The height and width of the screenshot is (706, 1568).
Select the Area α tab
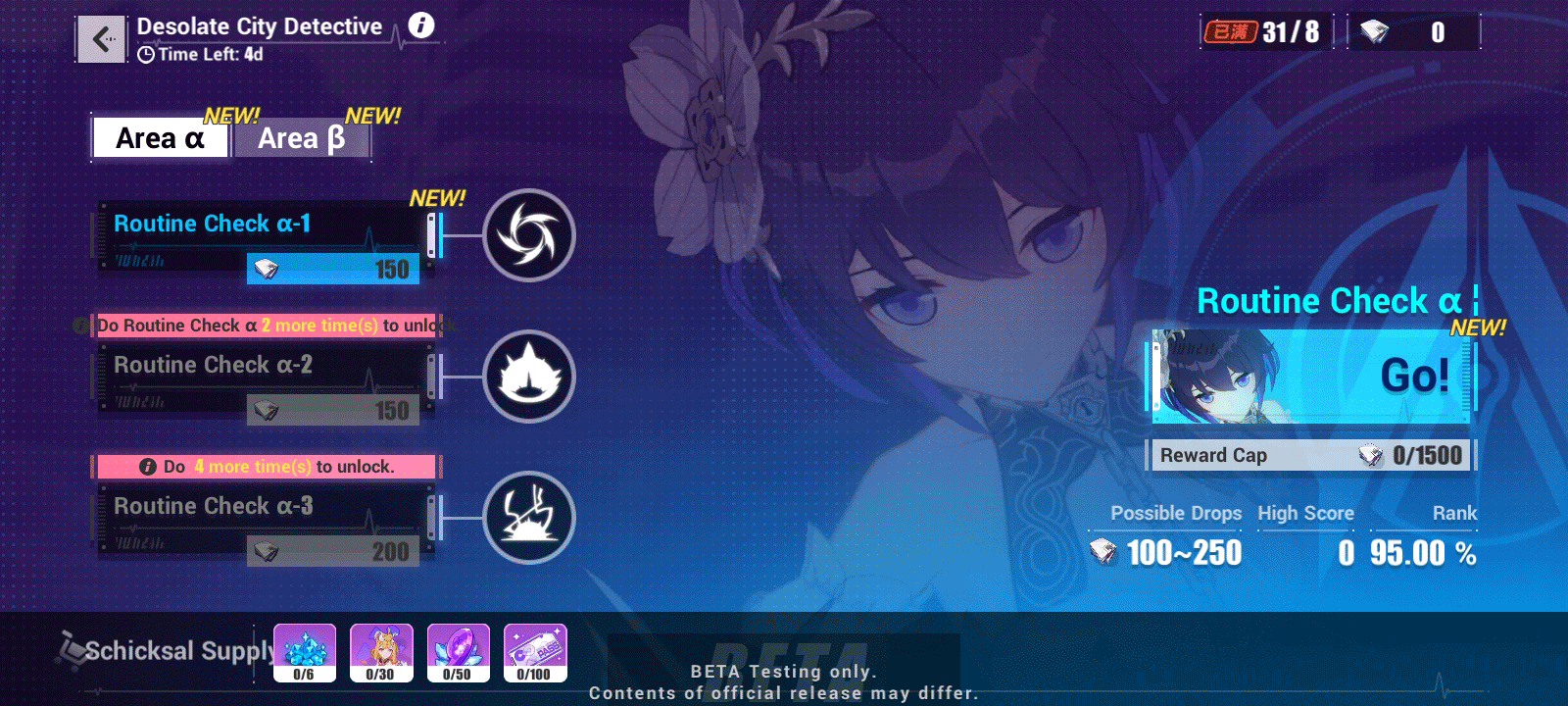[x=160, y=138]
